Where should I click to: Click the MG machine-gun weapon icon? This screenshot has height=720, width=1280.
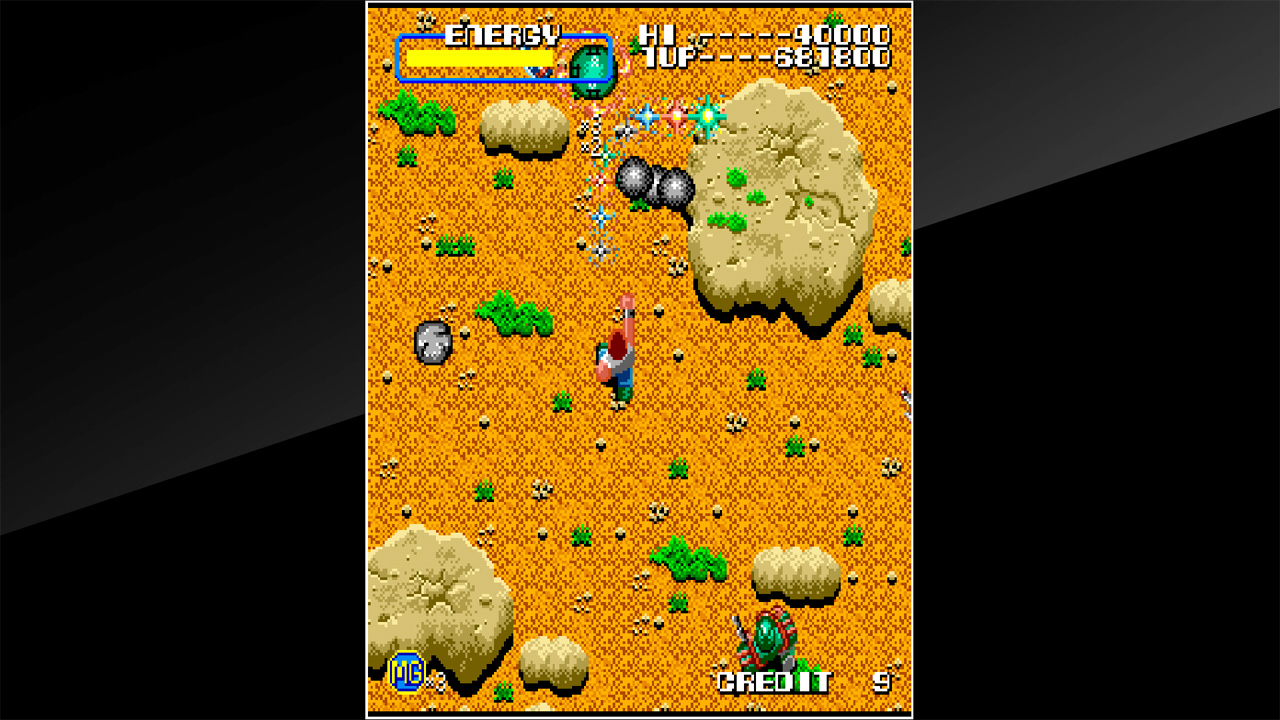pos(405,672)
